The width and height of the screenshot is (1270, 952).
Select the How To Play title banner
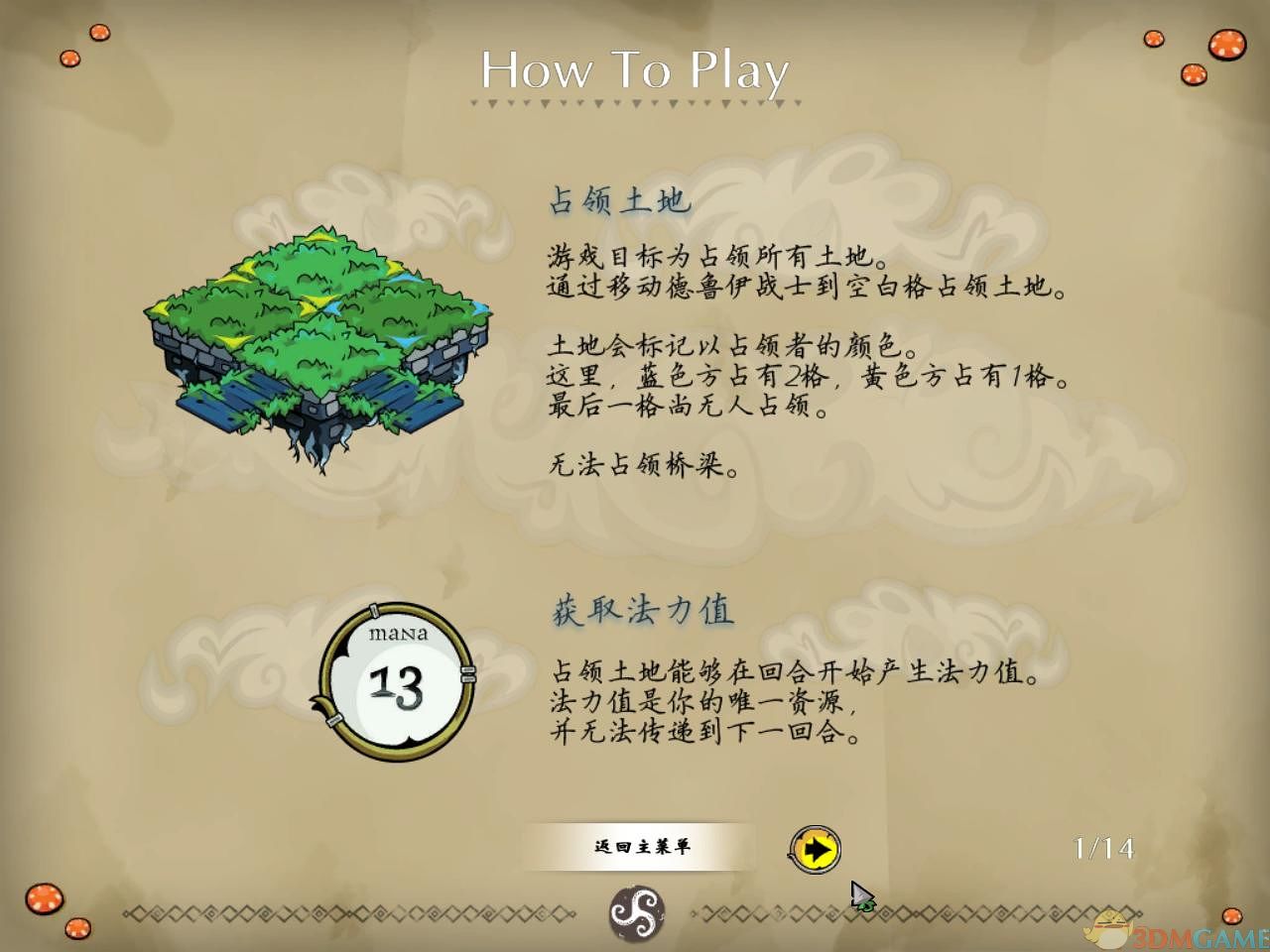(633, 70)
